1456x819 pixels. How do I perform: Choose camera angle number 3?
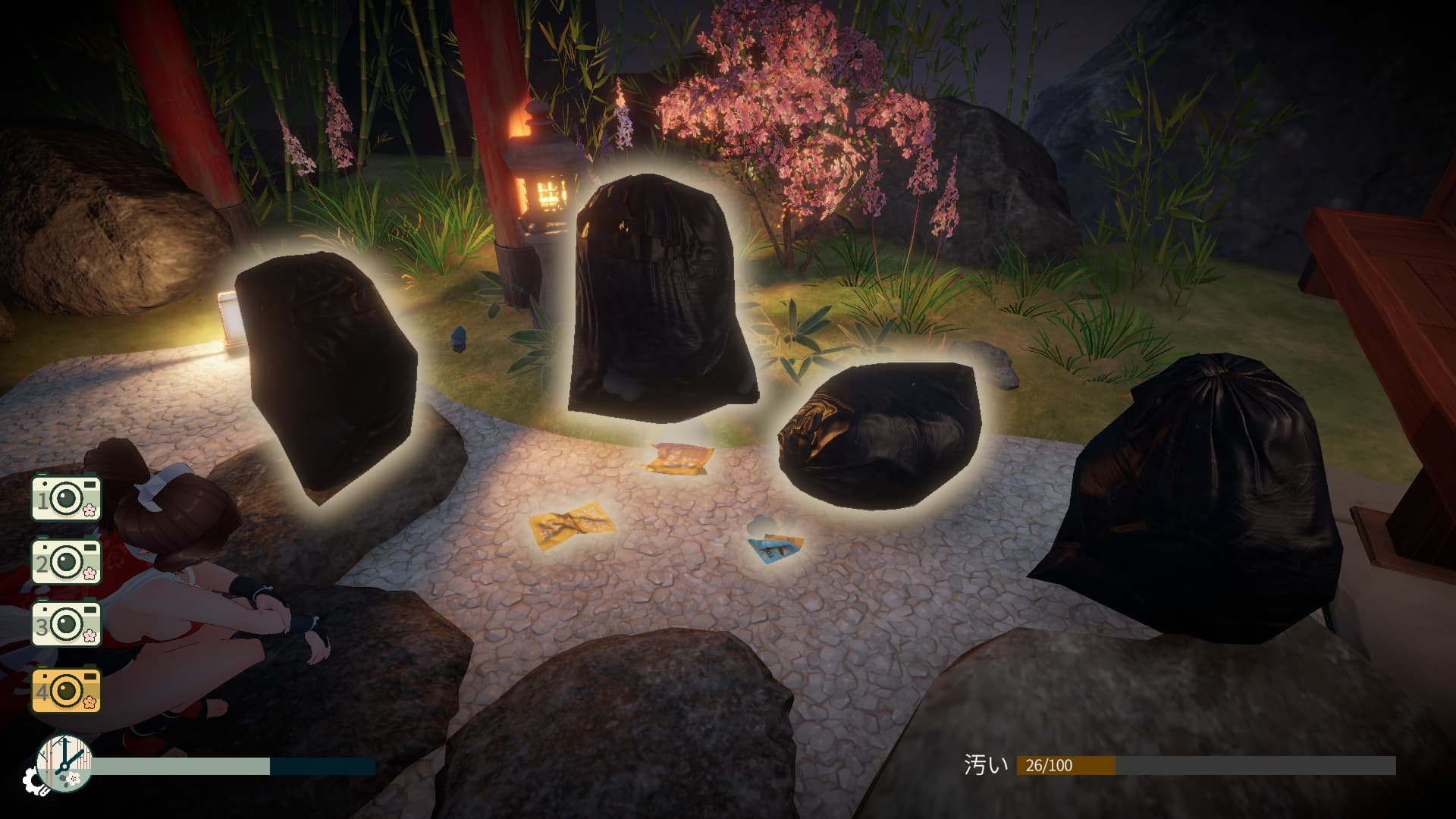pos(66,625)
